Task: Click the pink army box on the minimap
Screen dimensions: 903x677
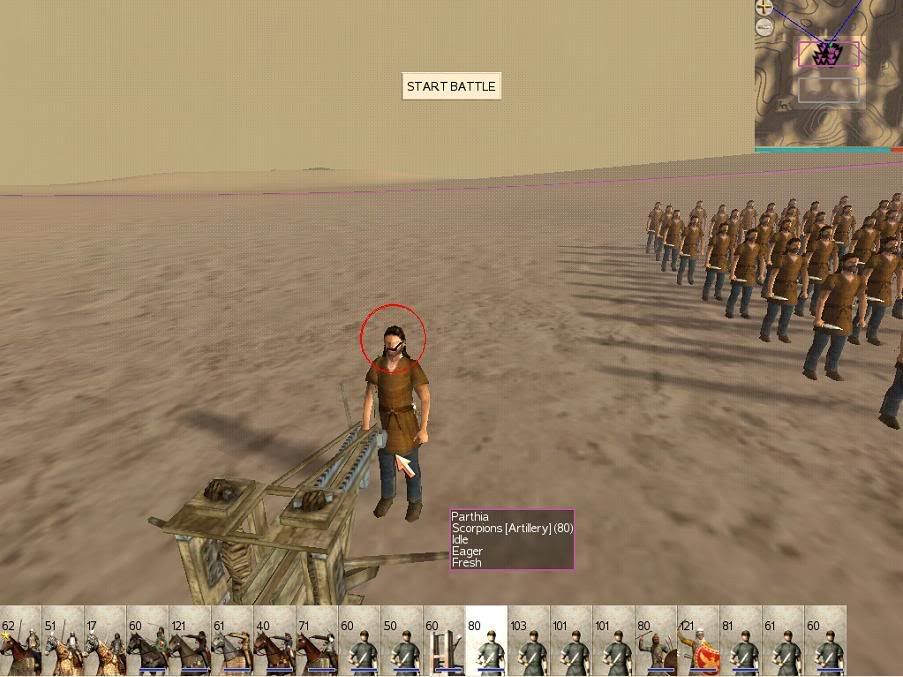Action: 828,54
